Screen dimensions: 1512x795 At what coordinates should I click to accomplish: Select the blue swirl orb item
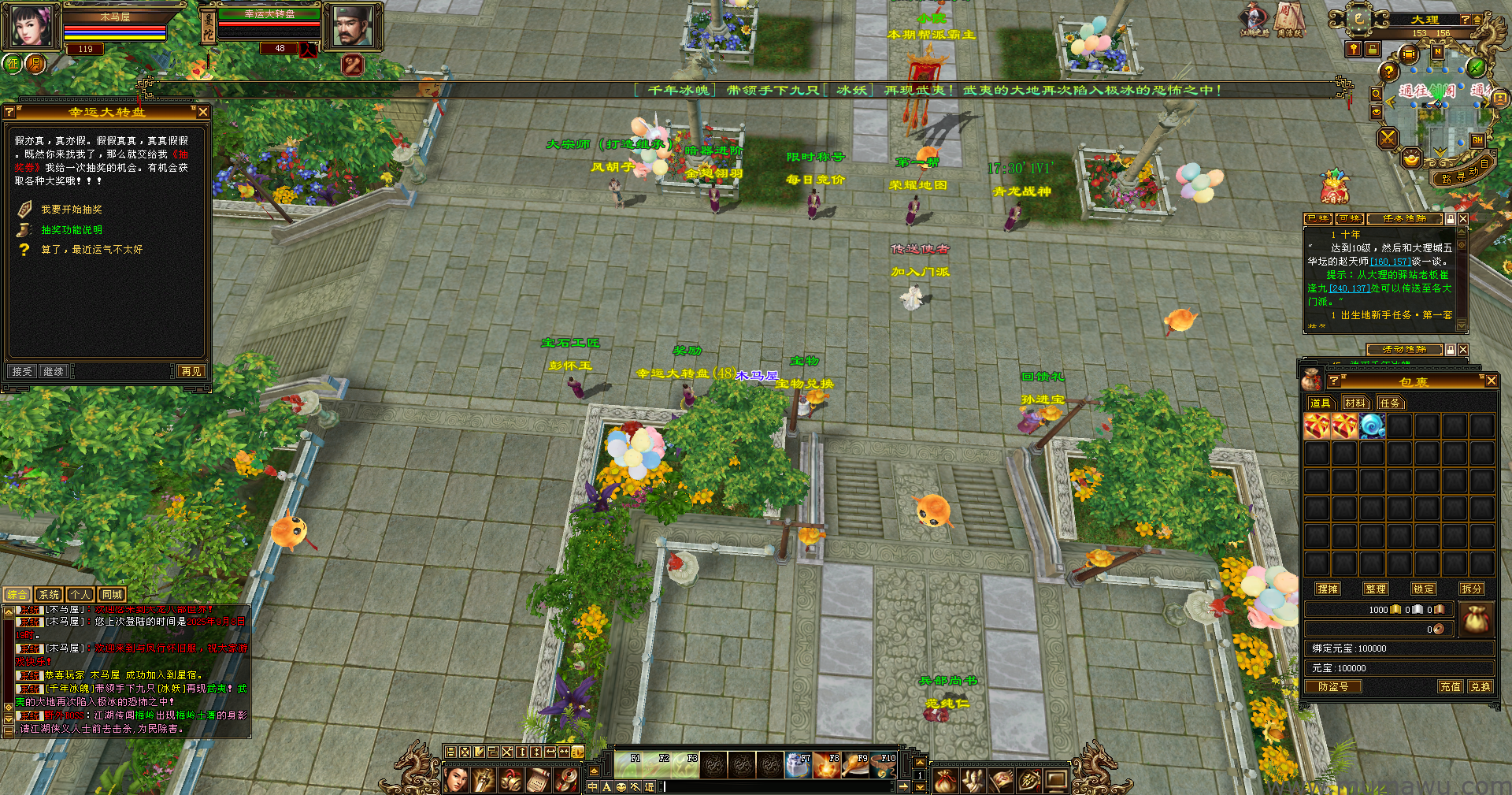pos(1372,426)
